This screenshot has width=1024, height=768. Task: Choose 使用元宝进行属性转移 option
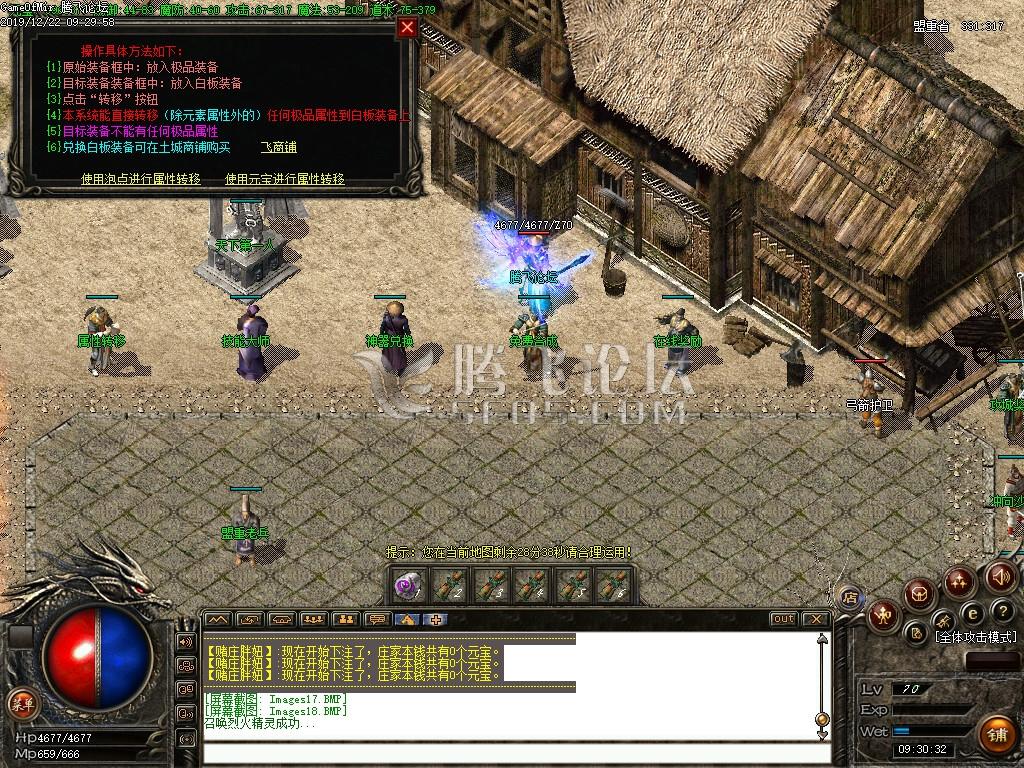point(285,179)
